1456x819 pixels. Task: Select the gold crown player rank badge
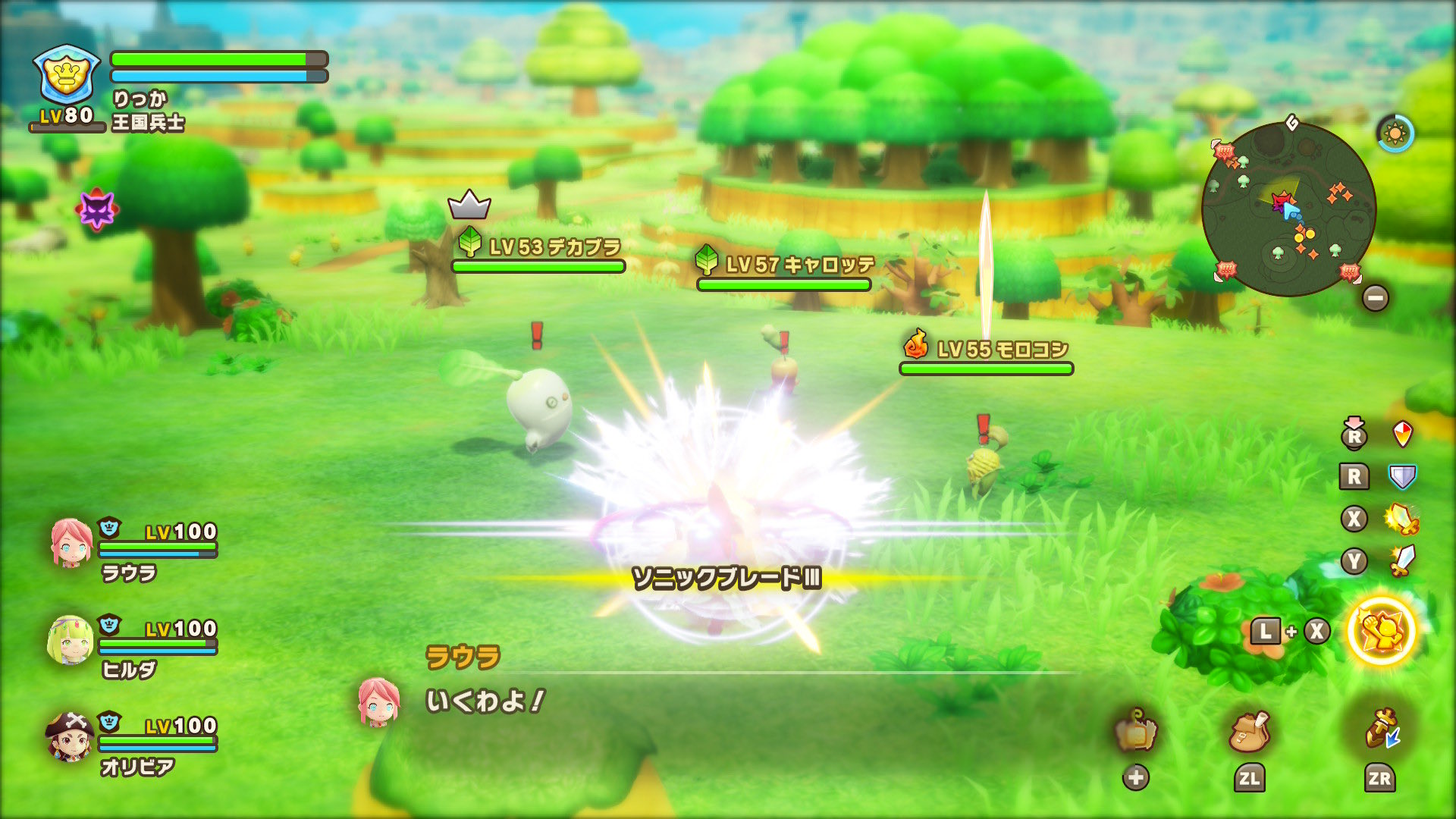[x=67, y=74]
